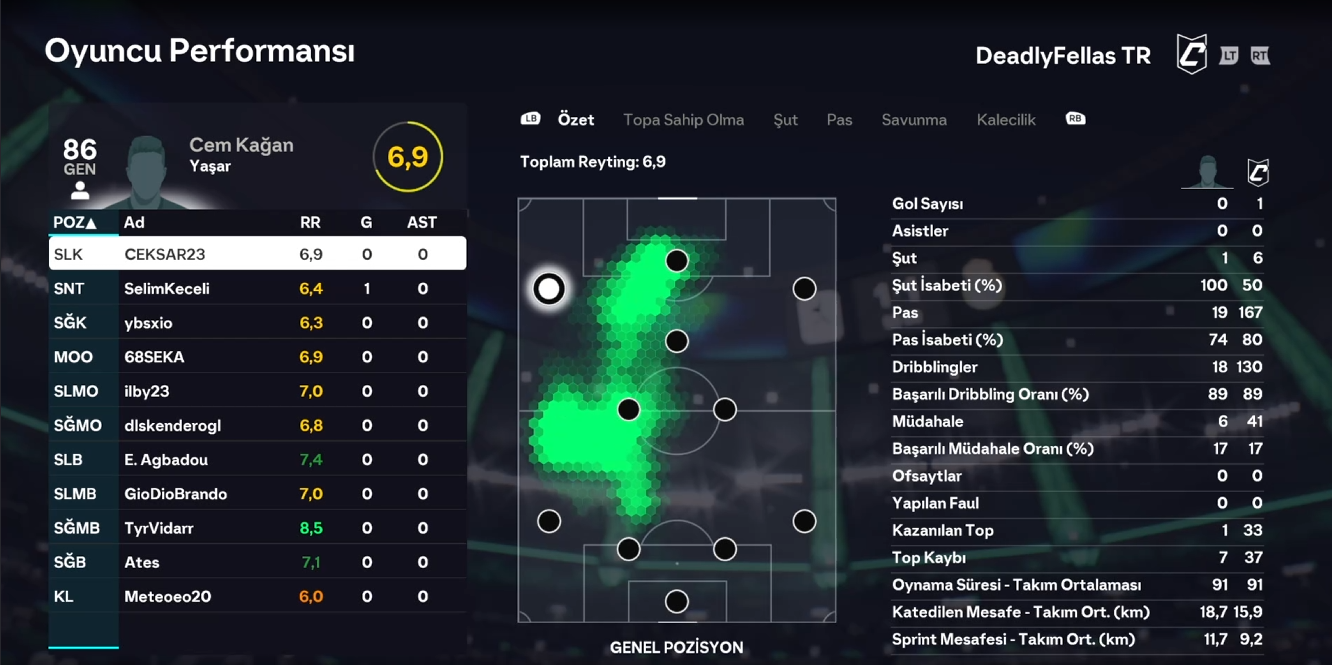Choose SelimKeceli in the player list

click(257, 289)
